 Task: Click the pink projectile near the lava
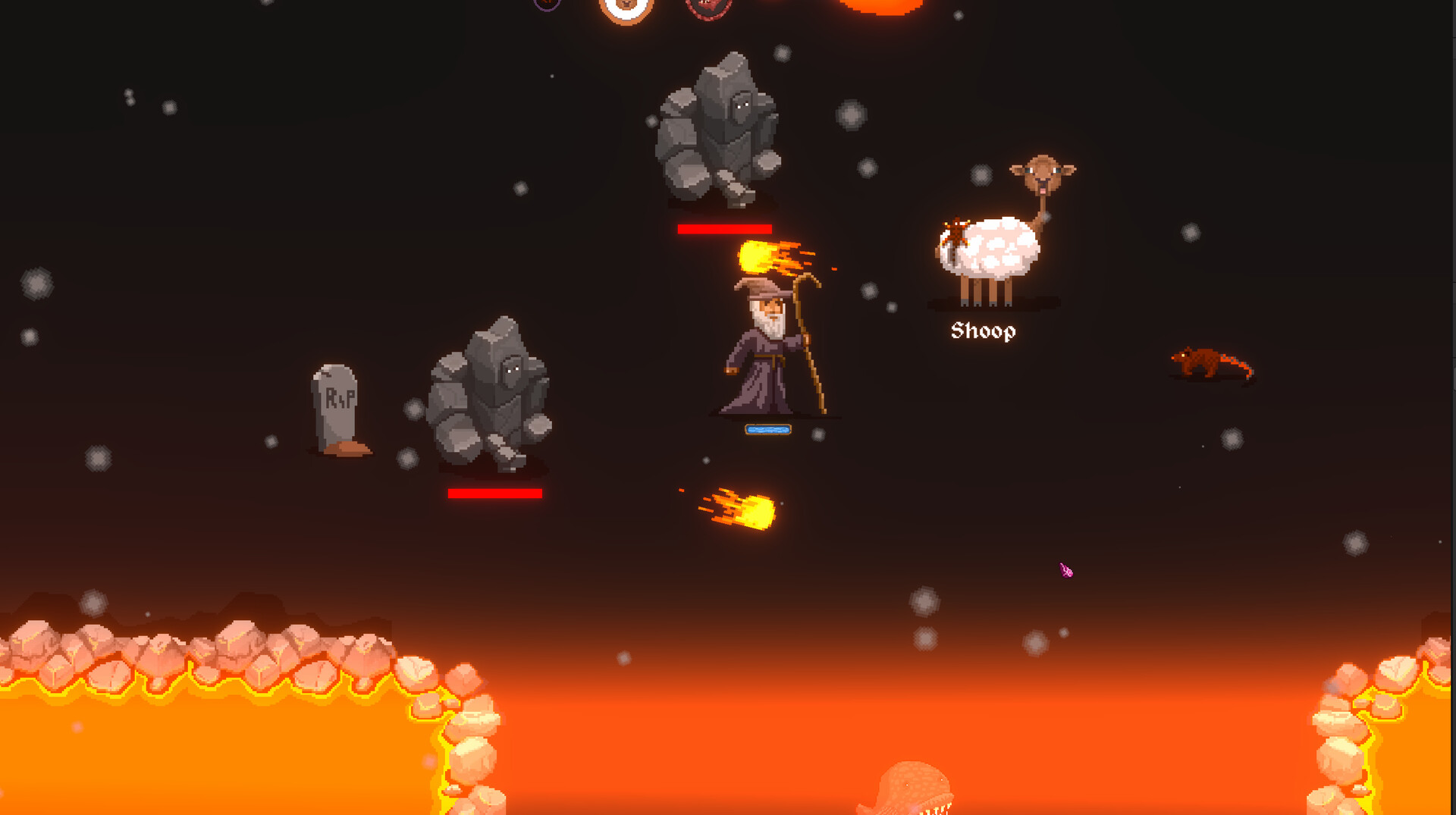coord(1065,569)
